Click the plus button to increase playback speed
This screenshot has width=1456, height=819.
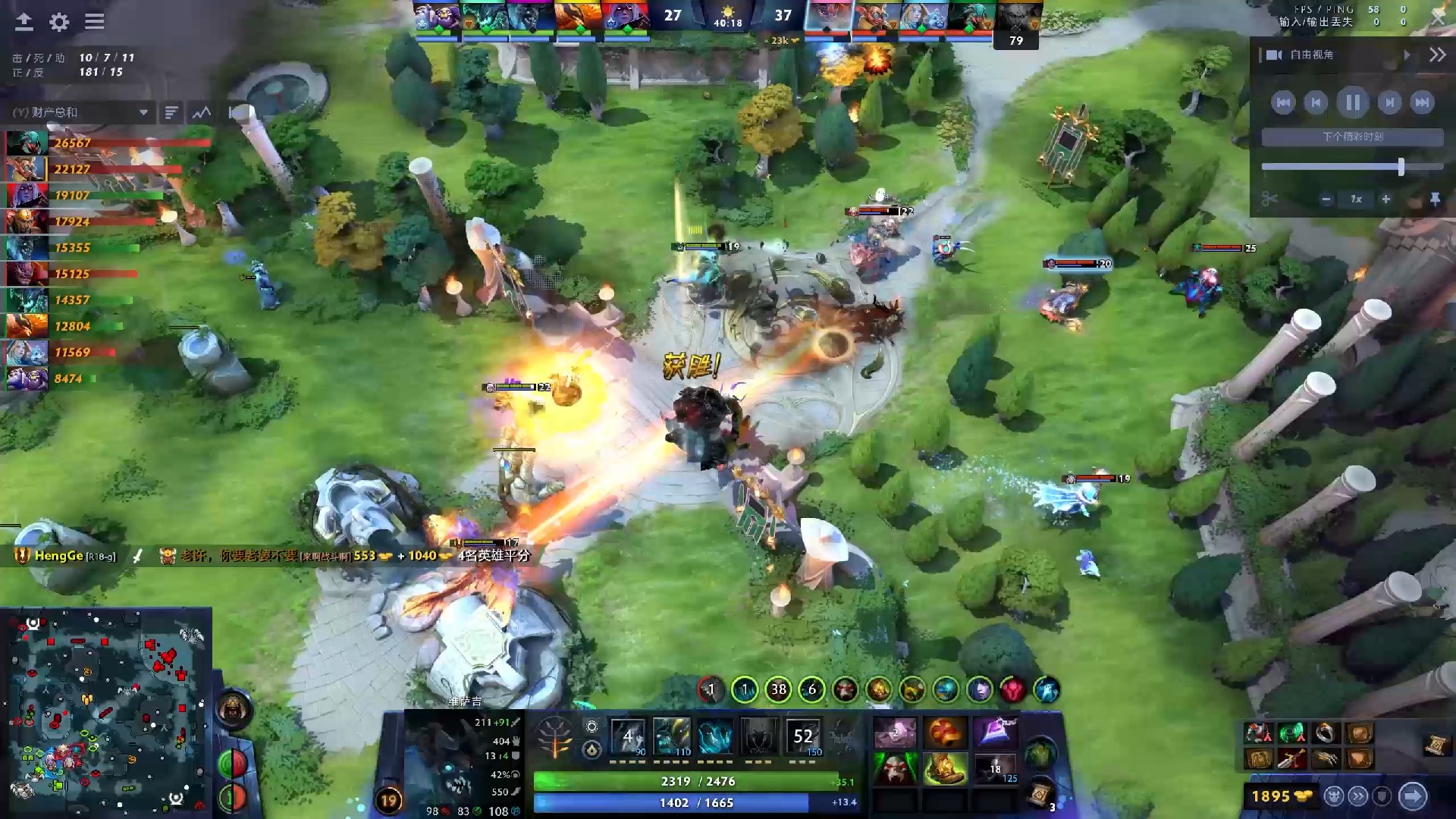(1386, 199)
